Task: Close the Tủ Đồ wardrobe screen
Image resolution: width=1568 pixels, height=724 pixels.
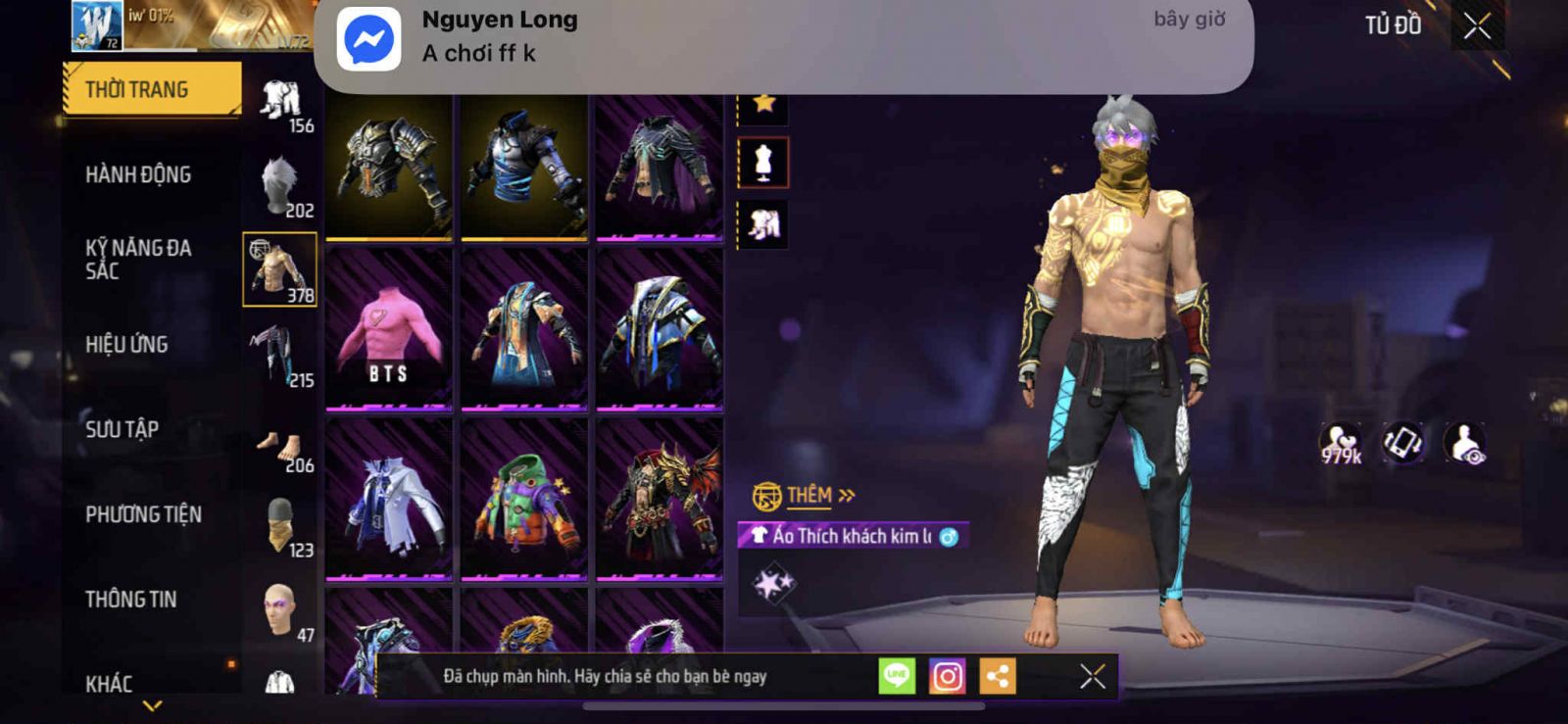Action: point(1477,26)
